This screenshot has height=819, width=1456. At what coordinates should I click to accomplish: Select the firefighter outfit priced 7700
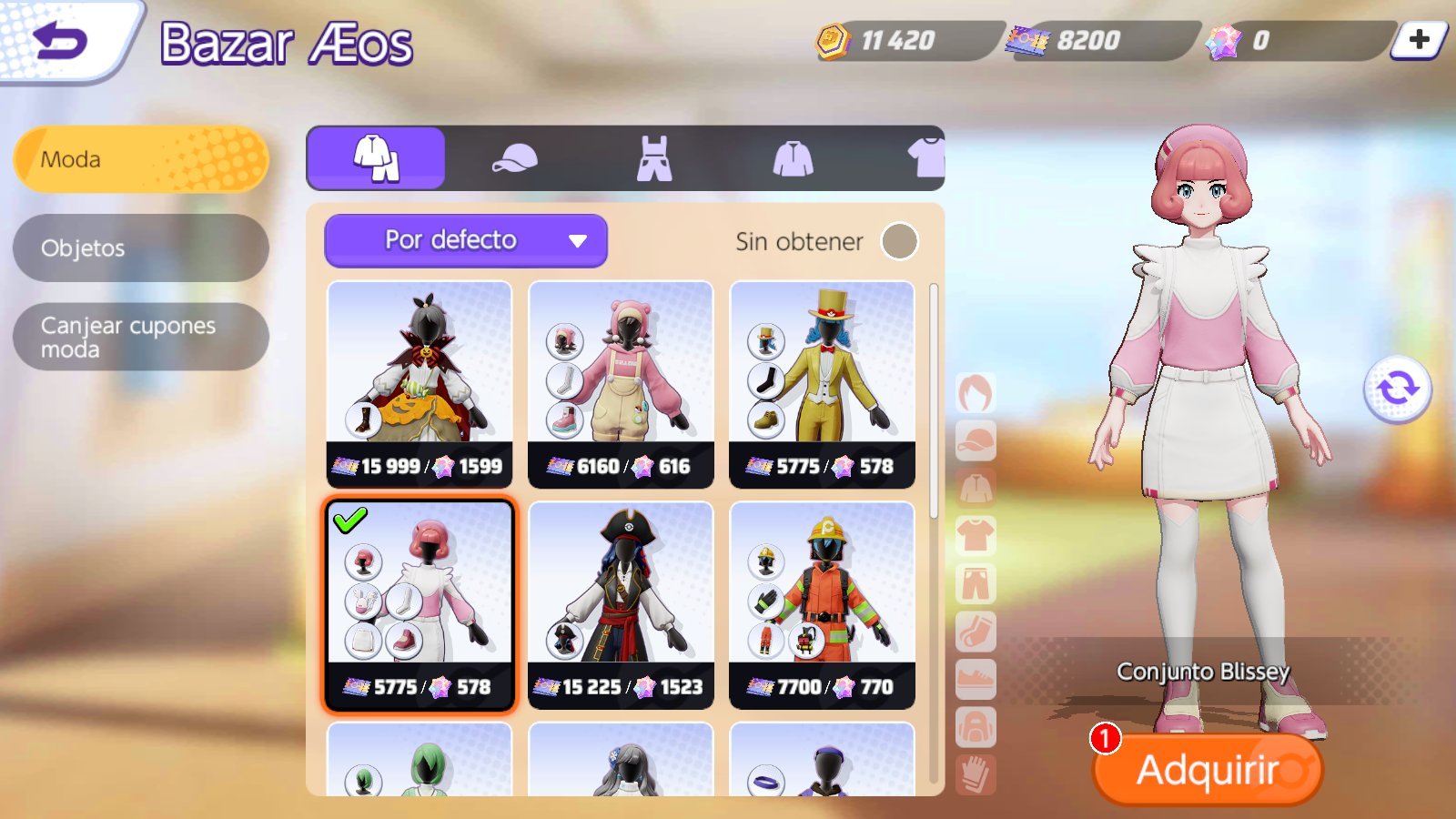822,605
